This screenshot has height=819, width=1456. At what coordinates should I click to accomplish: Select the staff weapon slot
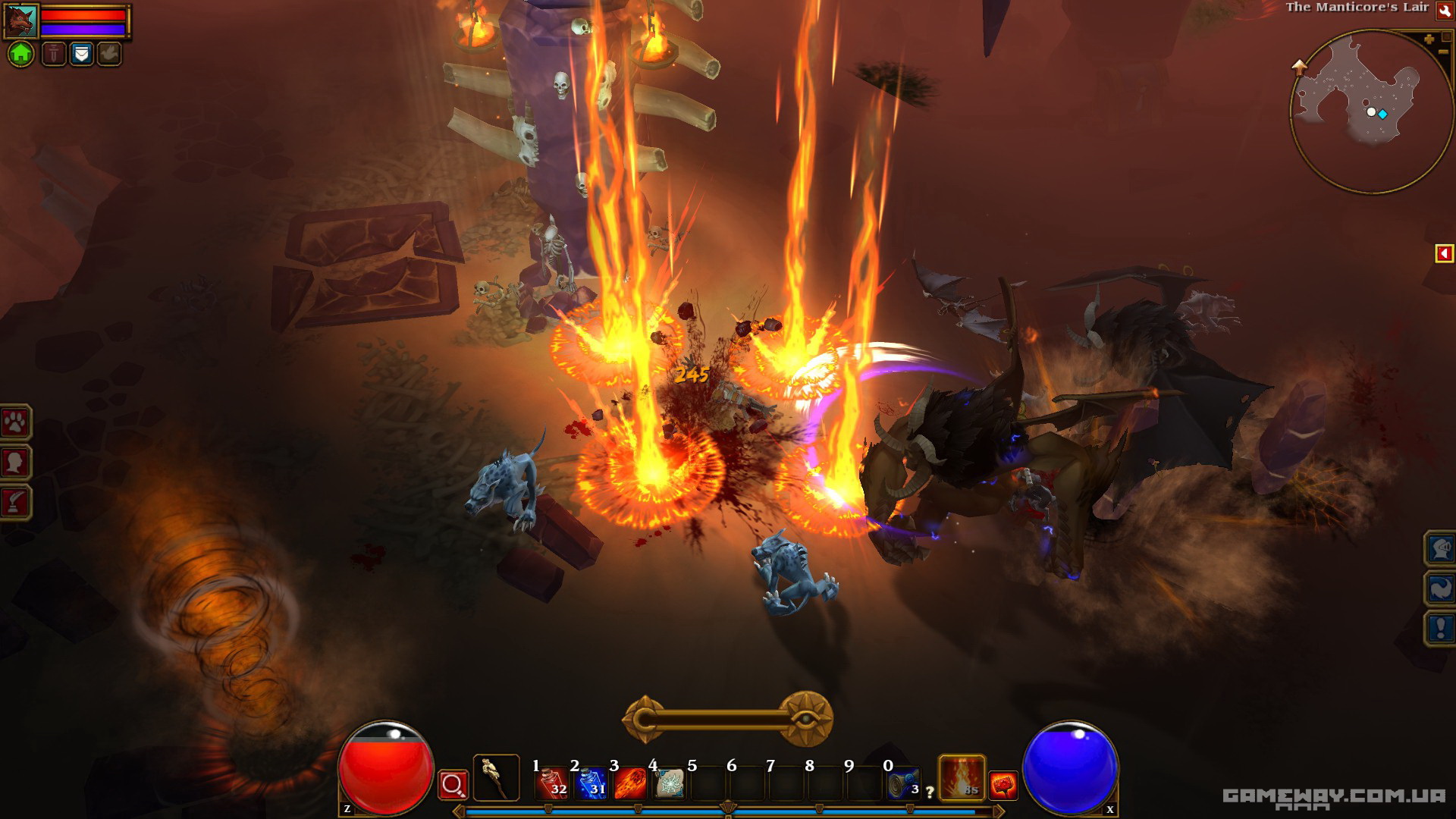[496, 777]
